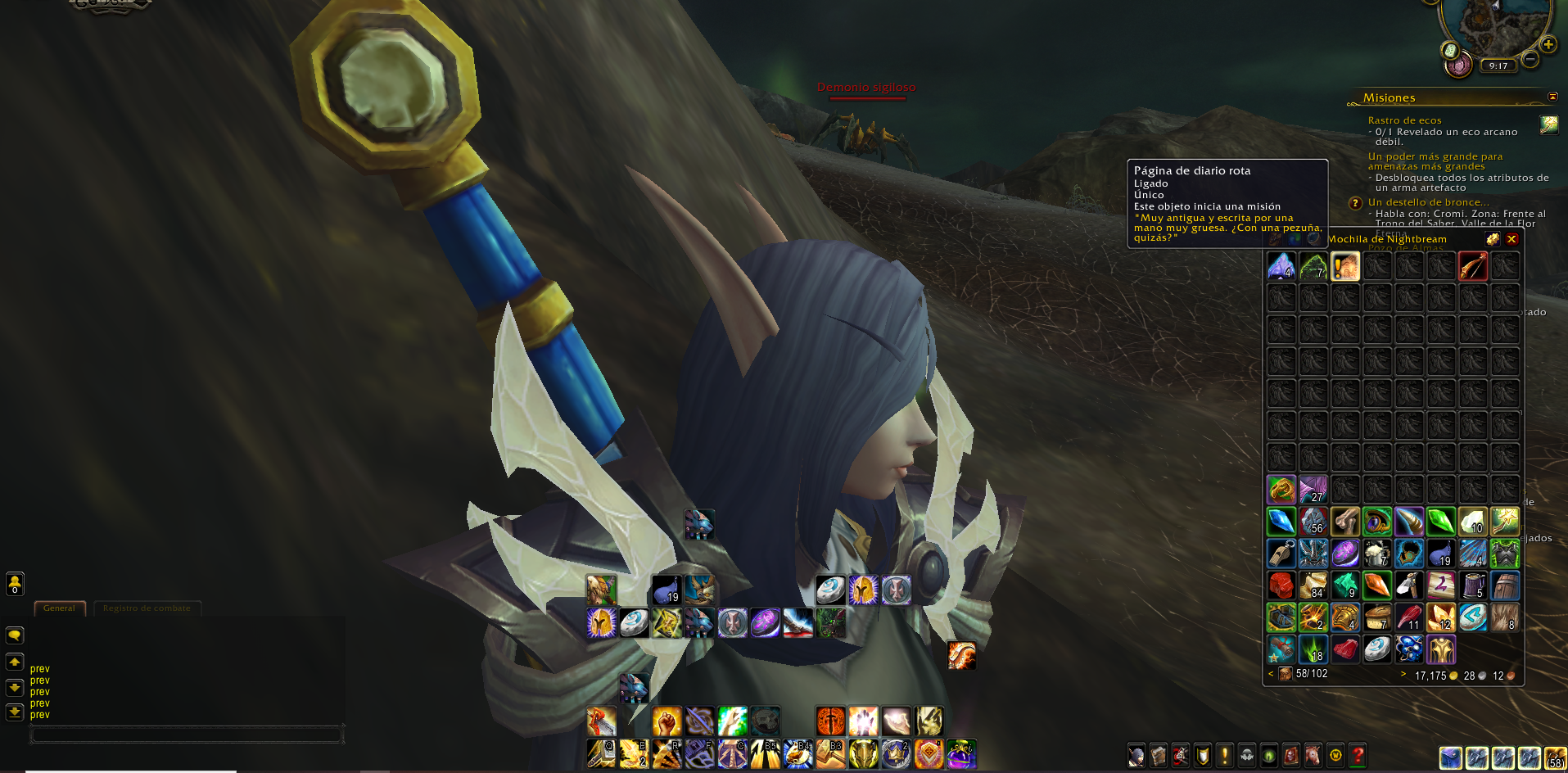Open the Rastro de ecos quest

(x=1404, y=120)
